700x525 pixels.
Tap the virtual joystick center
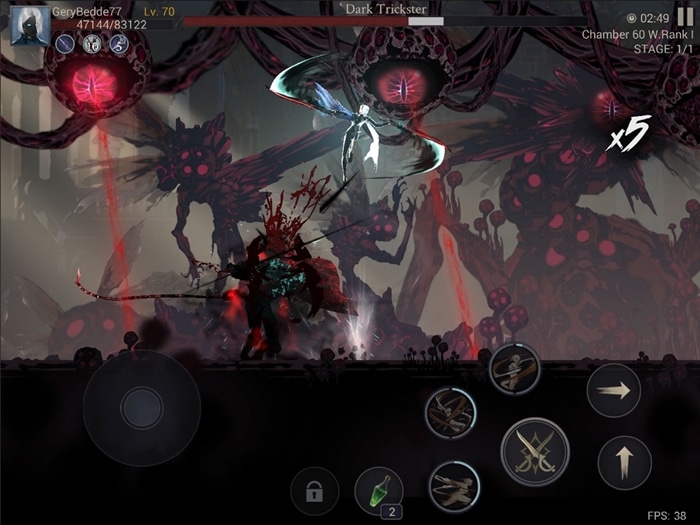[141, 407]
